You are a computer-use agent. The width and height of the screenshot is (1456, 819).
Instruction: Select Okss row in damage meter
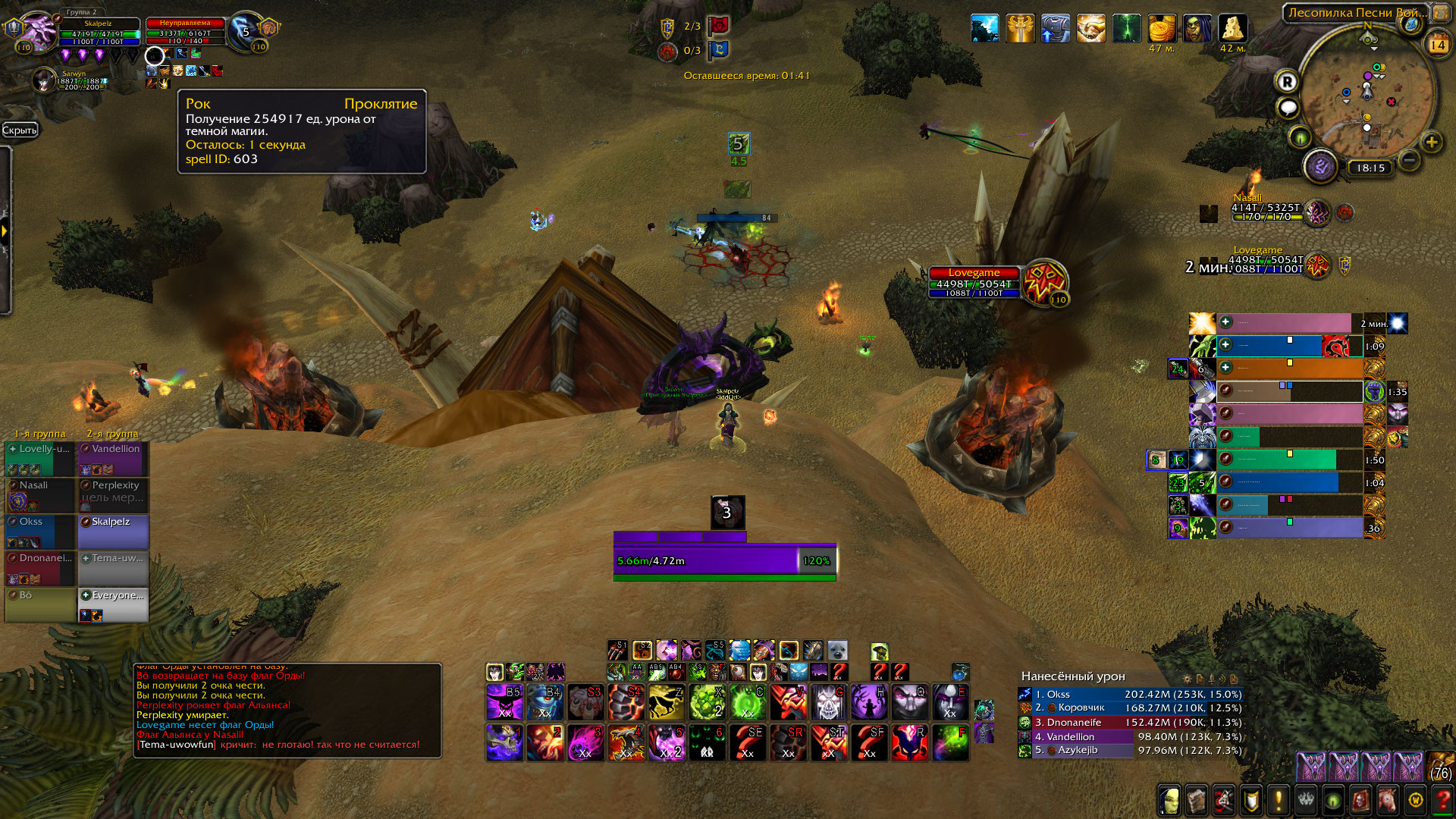click(x=1130, y=695)
